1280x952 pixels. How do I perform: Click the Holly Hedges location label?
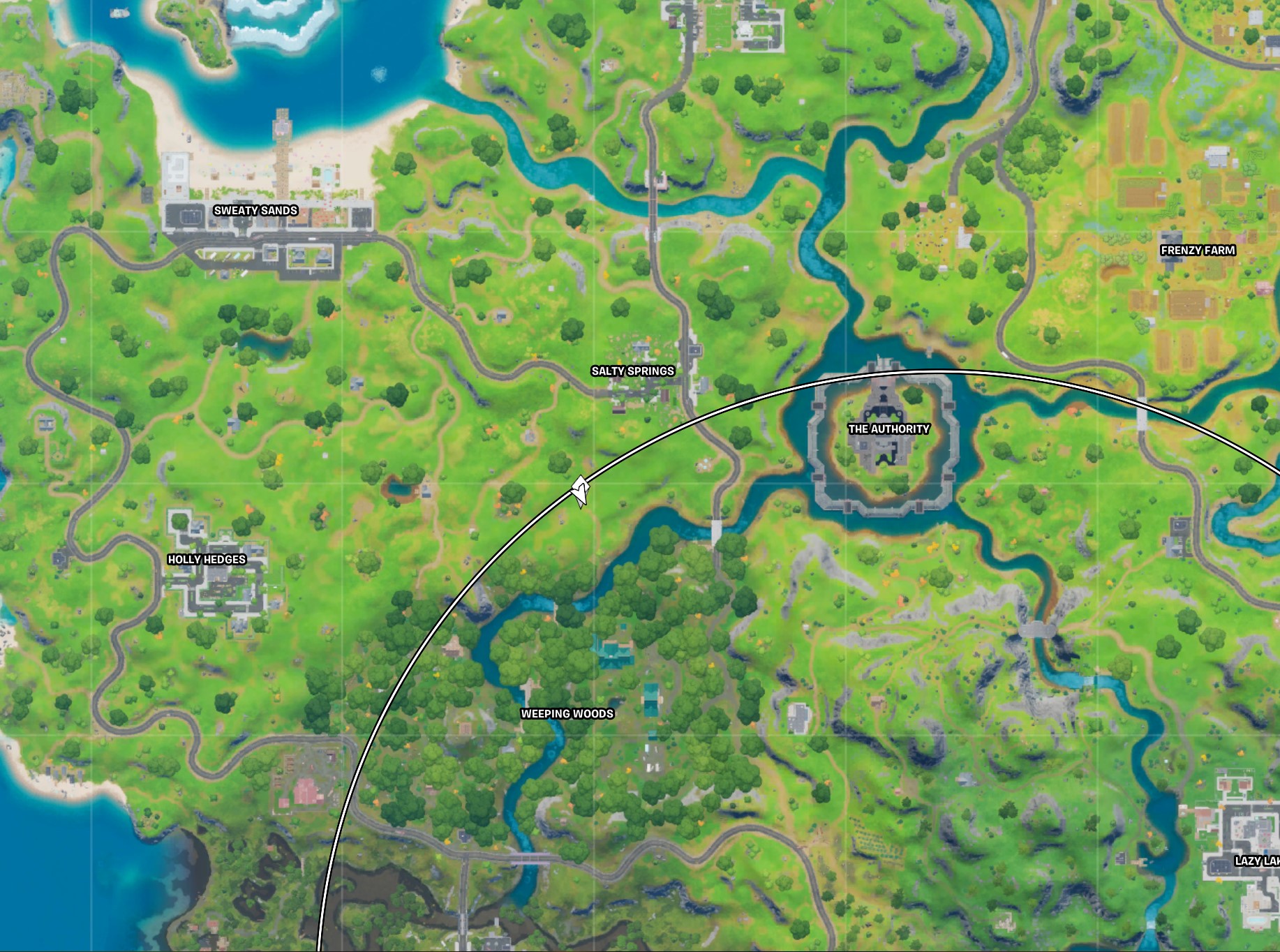[207, 558]
